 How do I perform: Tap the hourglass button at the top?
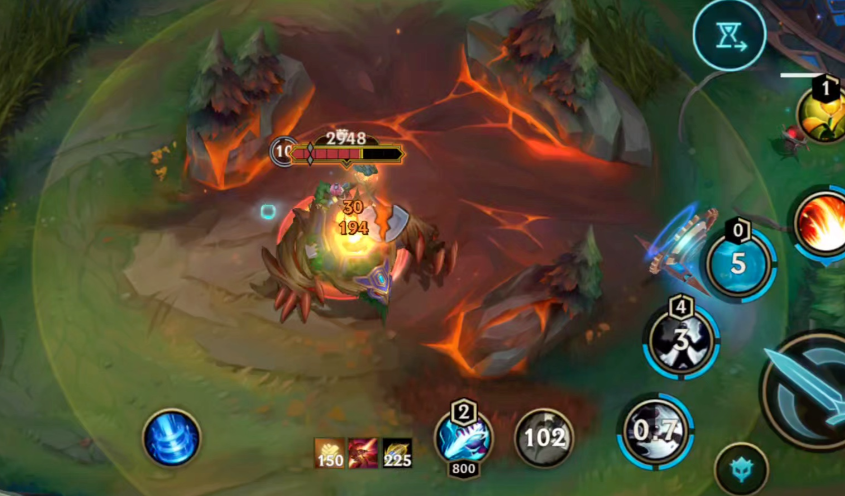click(729, 35)
